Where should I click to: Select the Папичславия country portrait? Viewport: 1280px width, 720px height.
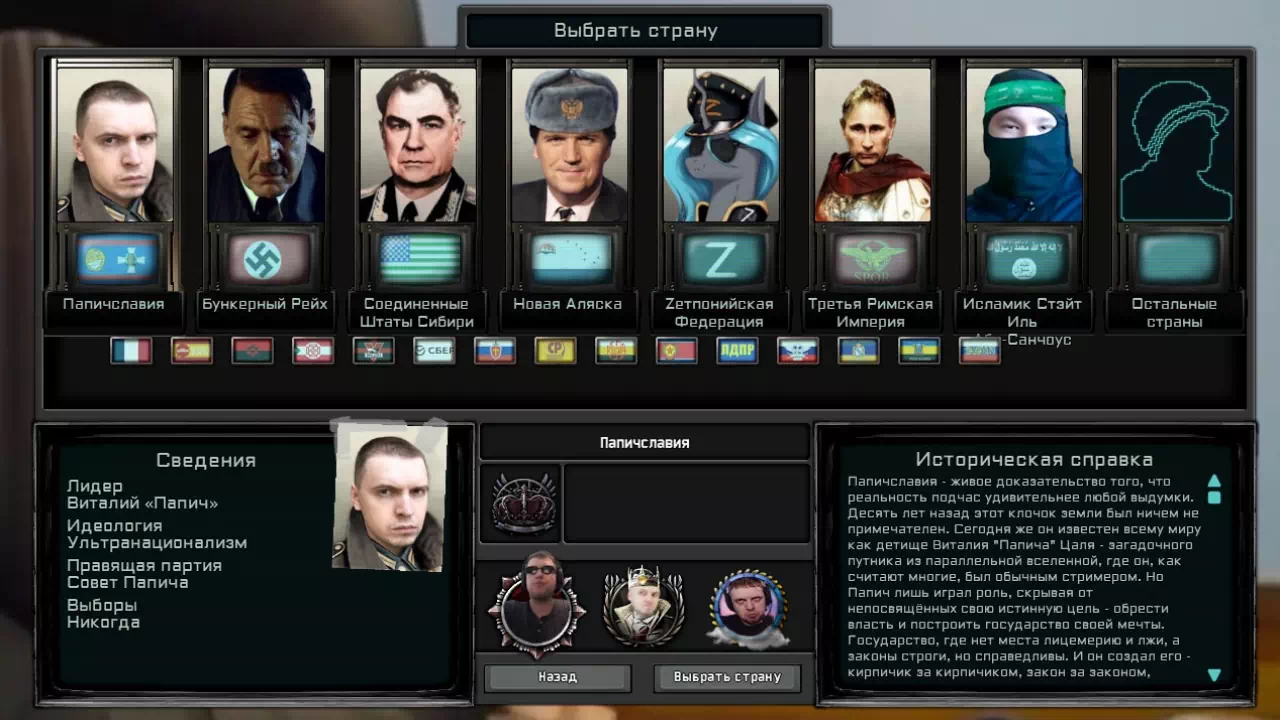tap(114, 144)
